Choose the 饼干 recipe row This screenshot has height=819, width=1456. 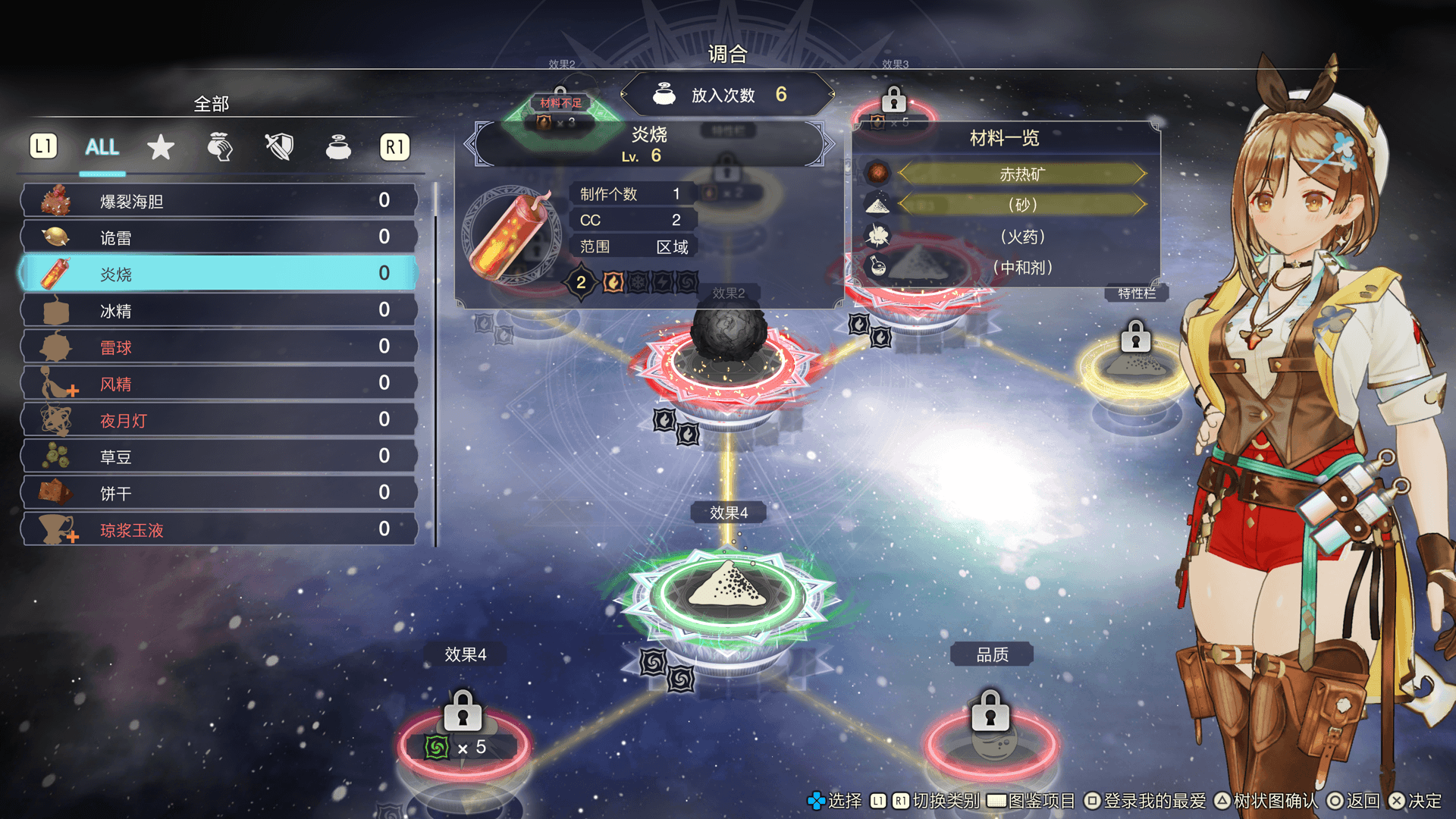pyautogui.click(x=220, y=493)
